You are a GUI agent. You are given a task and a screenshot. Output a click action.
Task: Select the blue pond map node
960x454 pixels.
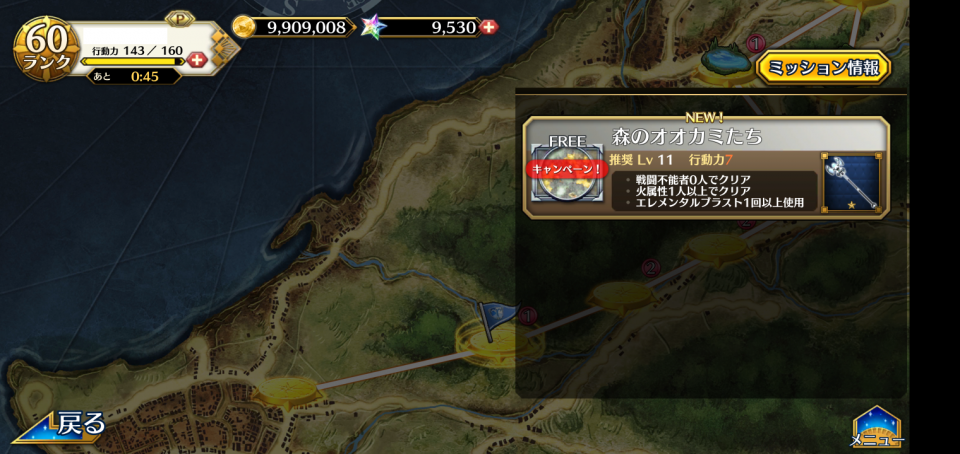(725, 60)
